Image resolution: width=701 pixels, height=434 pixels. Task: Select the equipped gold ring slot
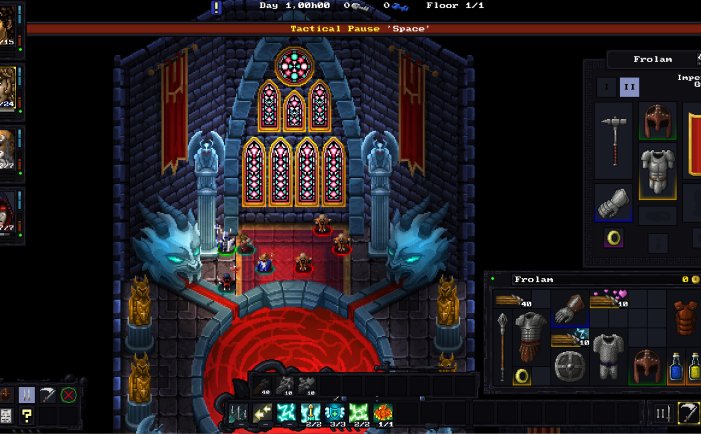[x=614, y=240]
